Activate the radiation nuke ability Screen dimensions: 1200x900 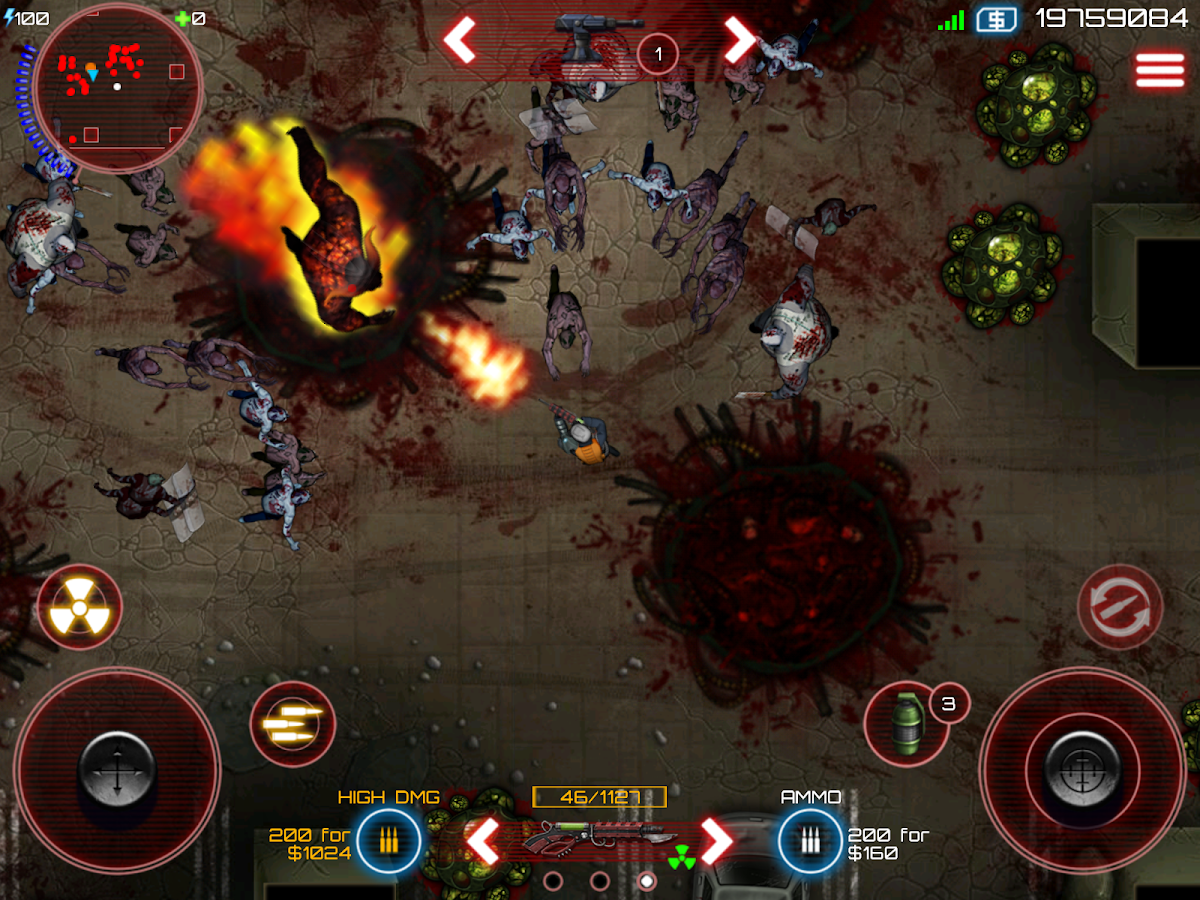[80, 607]
